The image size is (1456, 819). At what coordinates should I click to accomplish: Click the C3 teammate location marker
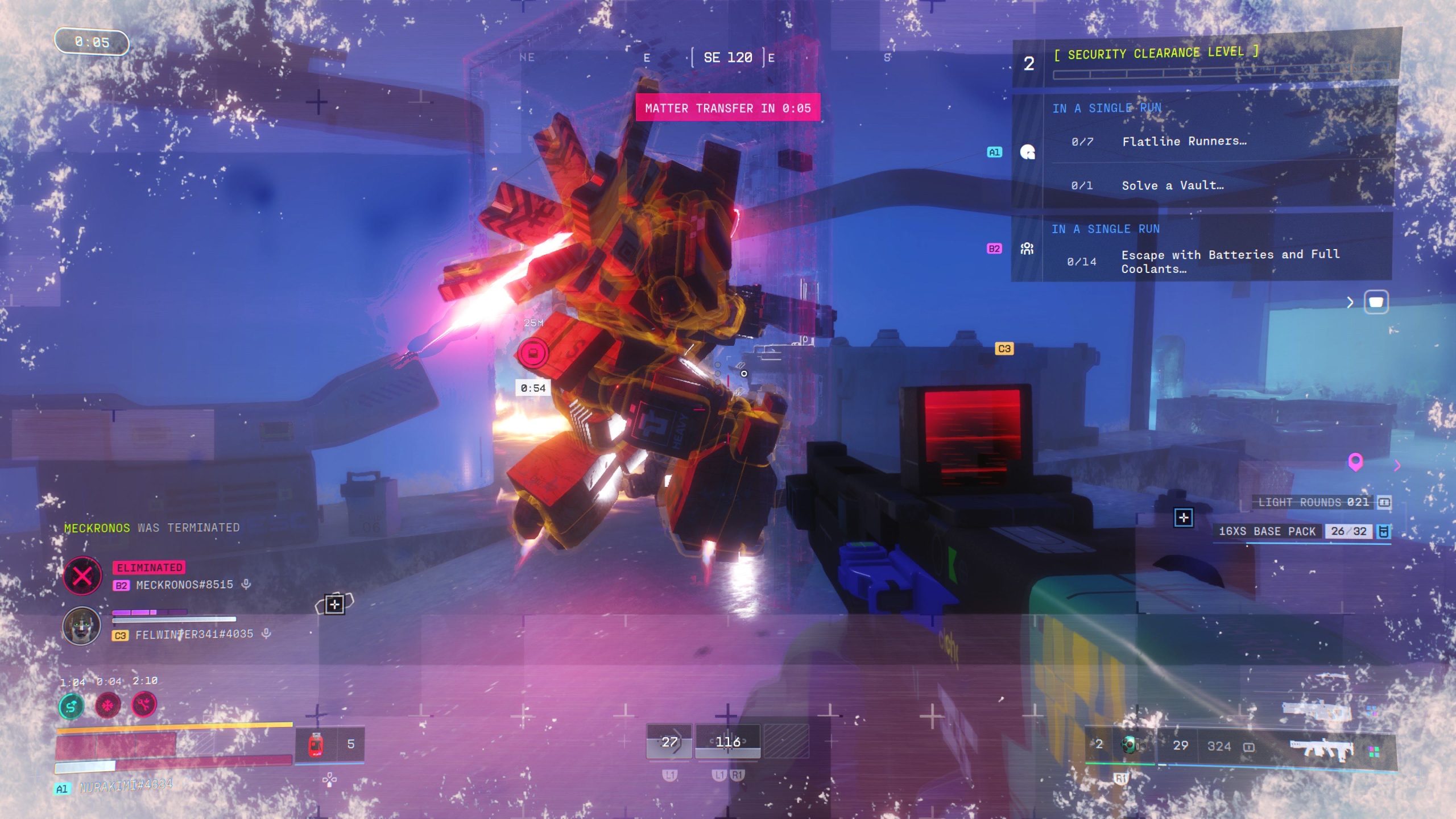1004,349
